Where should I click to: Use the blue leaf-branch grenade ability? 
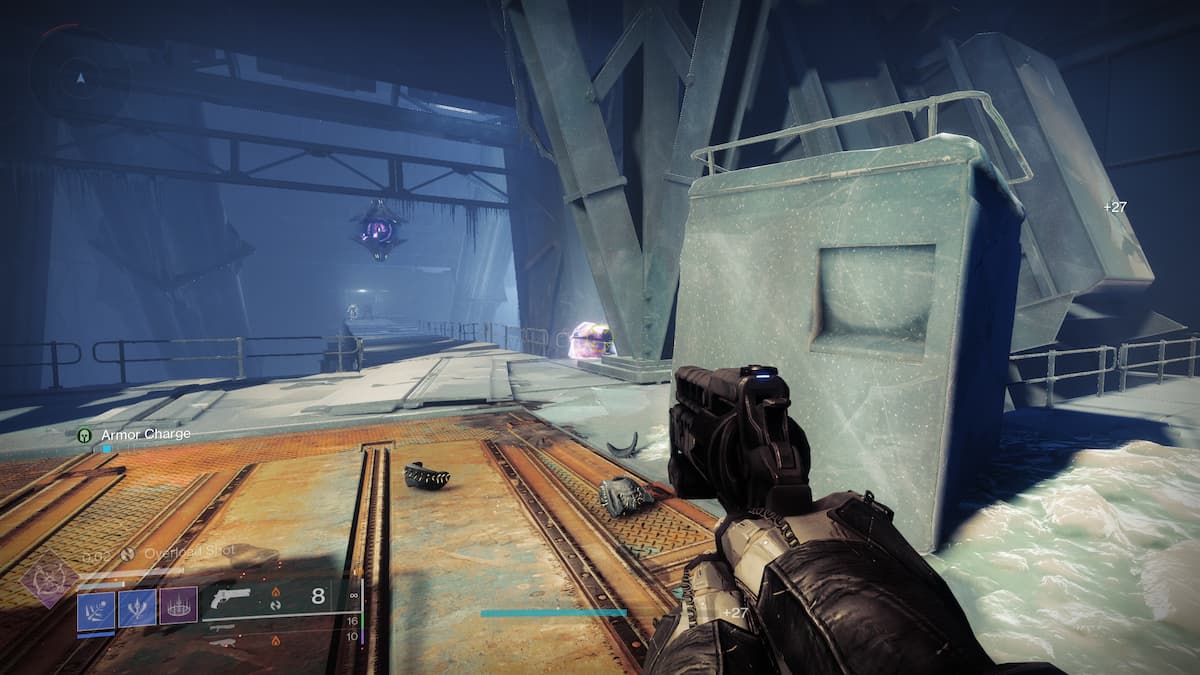pos(96,609)
